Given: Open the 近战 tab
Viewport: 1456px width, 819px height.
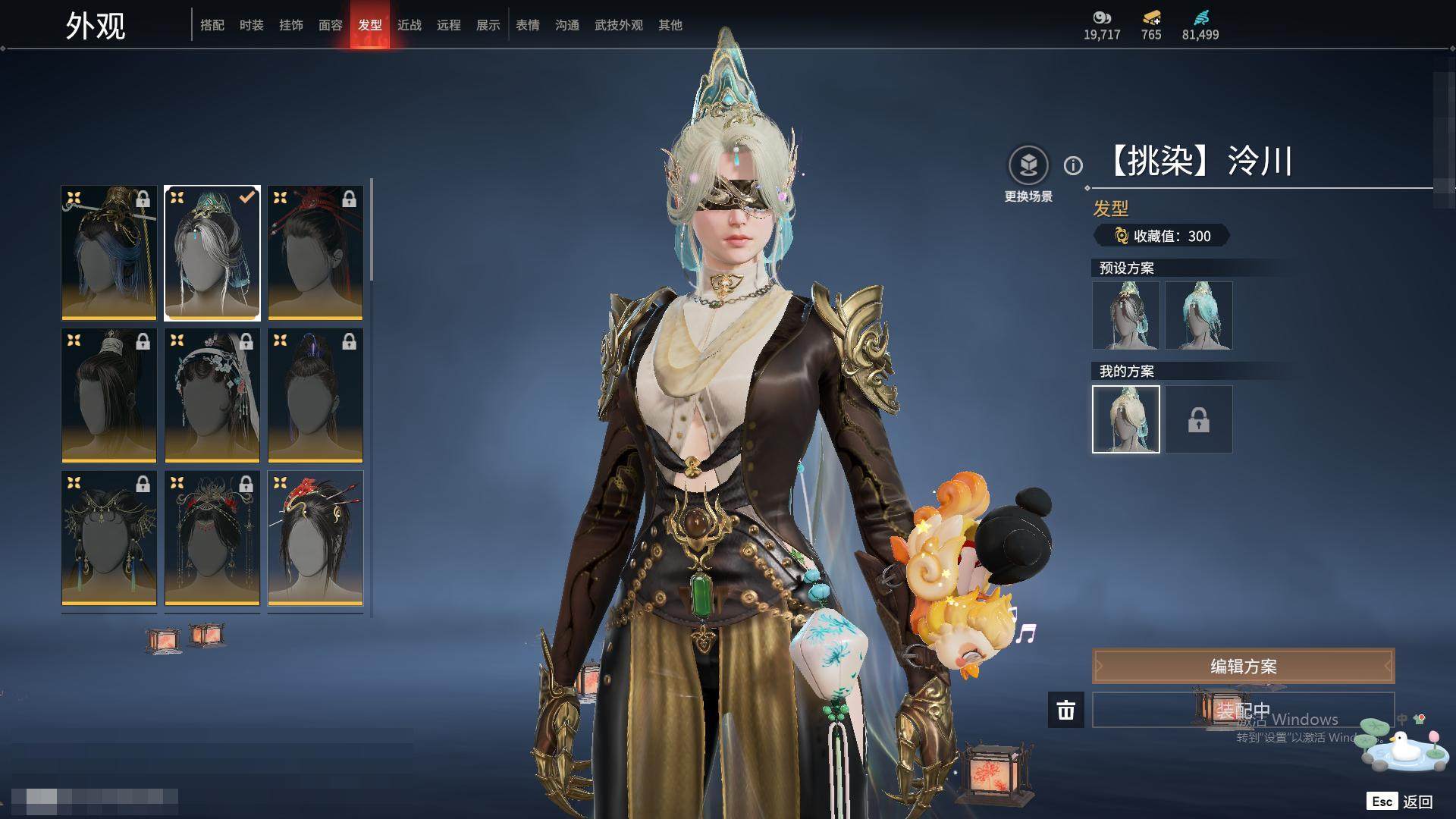Looking at the screenshot, I should [409, 25].
